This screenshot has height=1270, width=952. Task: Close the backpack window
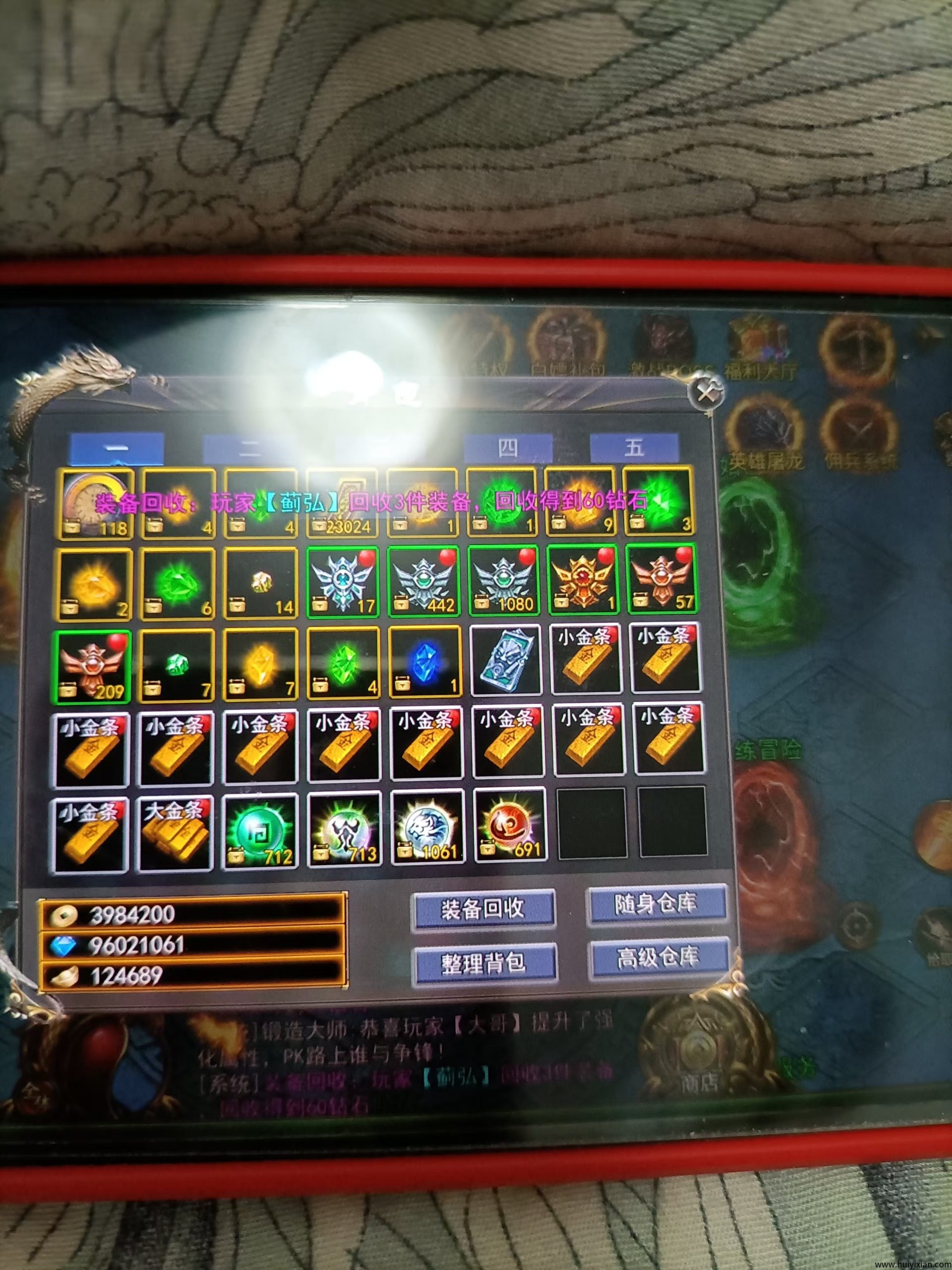pos(706,394)
